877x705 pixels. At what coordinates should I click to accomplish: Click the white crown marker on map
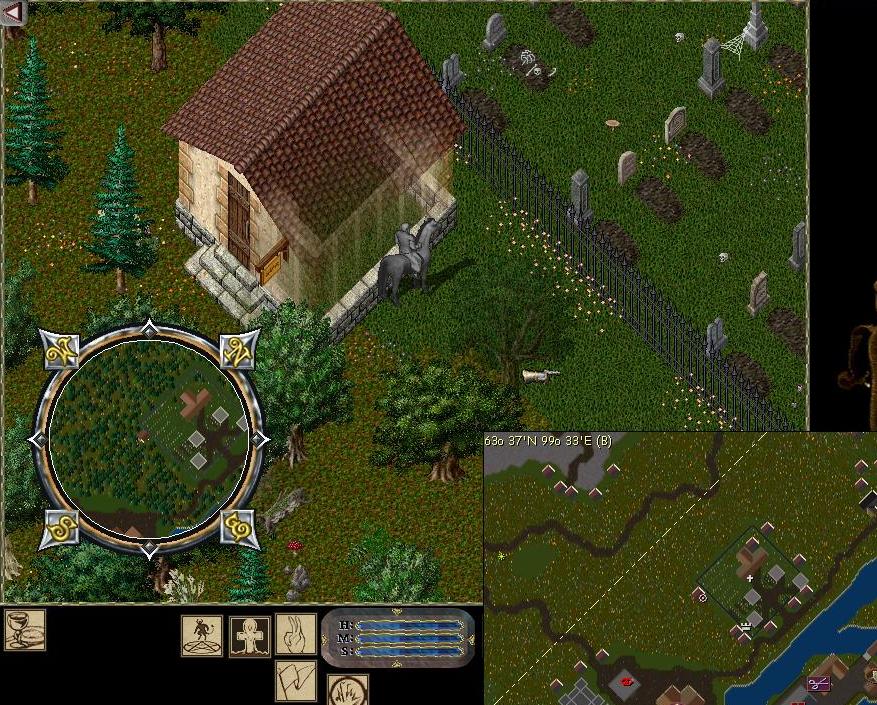[745, 627]
